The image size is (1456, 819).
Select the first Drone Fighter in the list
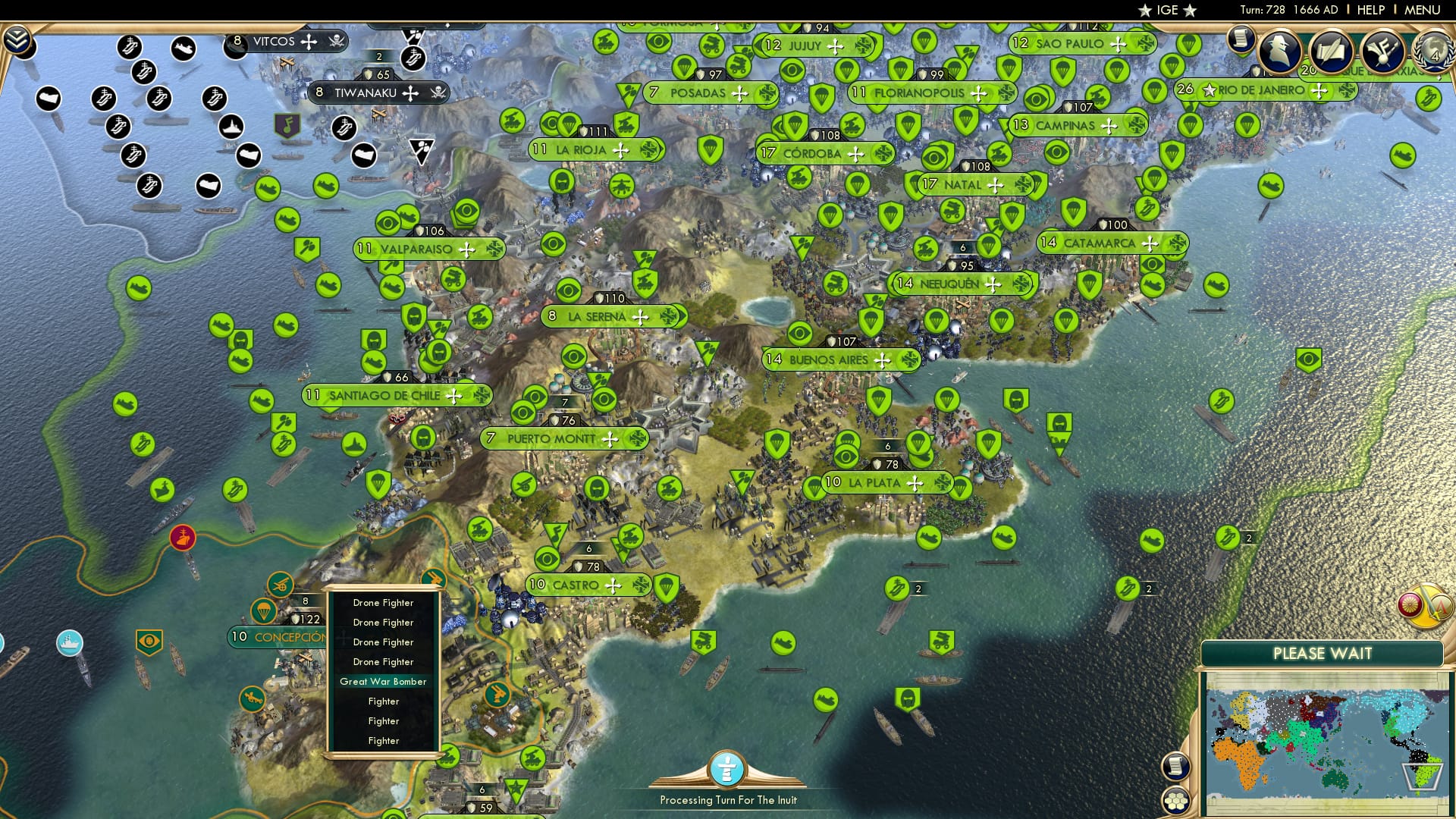382,602
